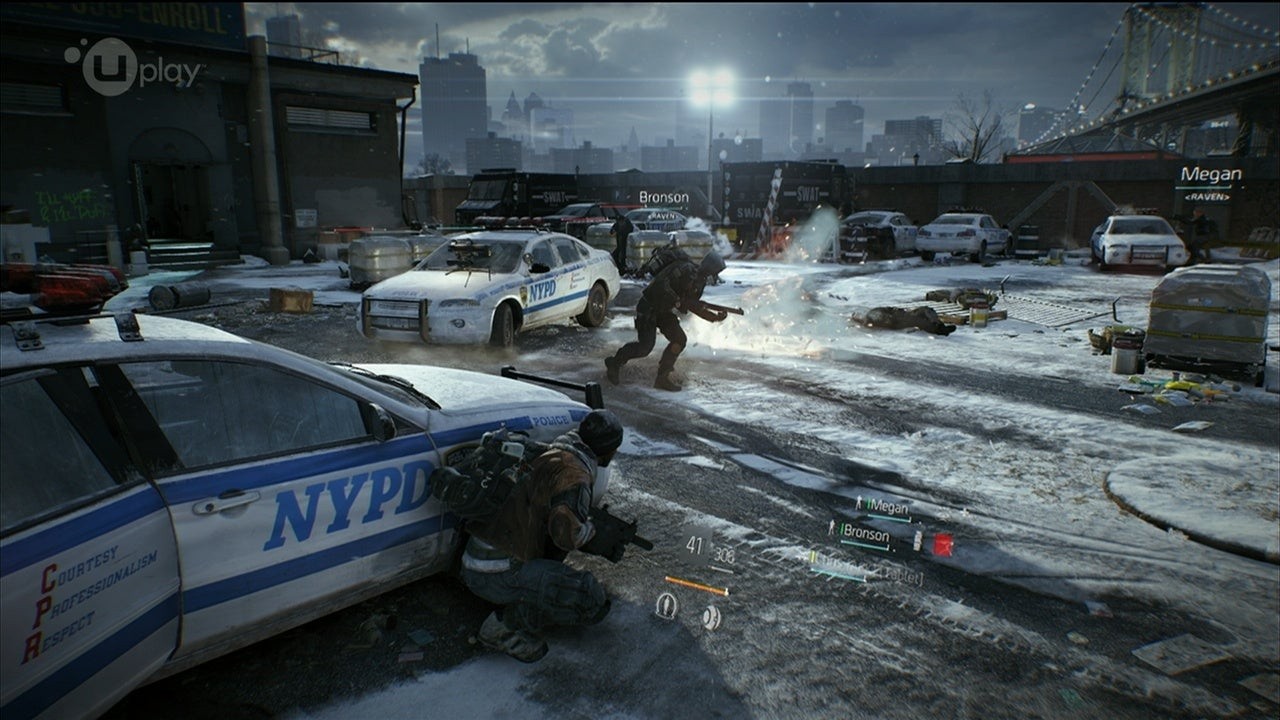Activate the agent silhouette skill icon
This screenshot has width=1280, height=720.
(x=666, y=606)
